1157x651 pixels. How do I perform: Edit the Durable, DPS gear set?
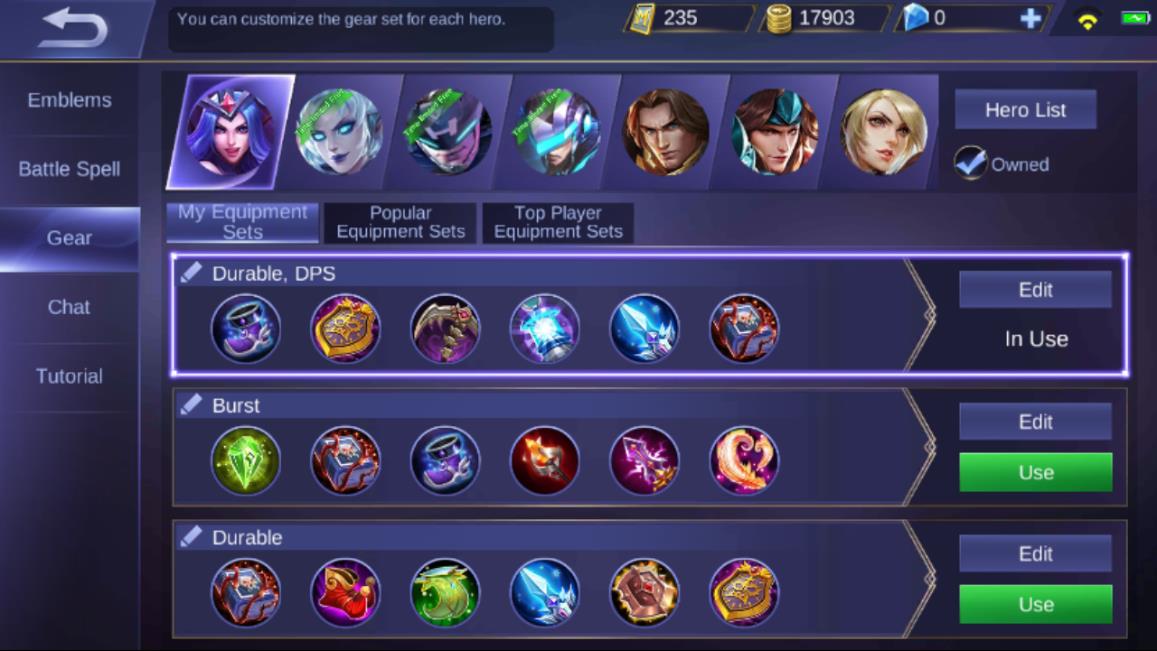pos(1035,290)
